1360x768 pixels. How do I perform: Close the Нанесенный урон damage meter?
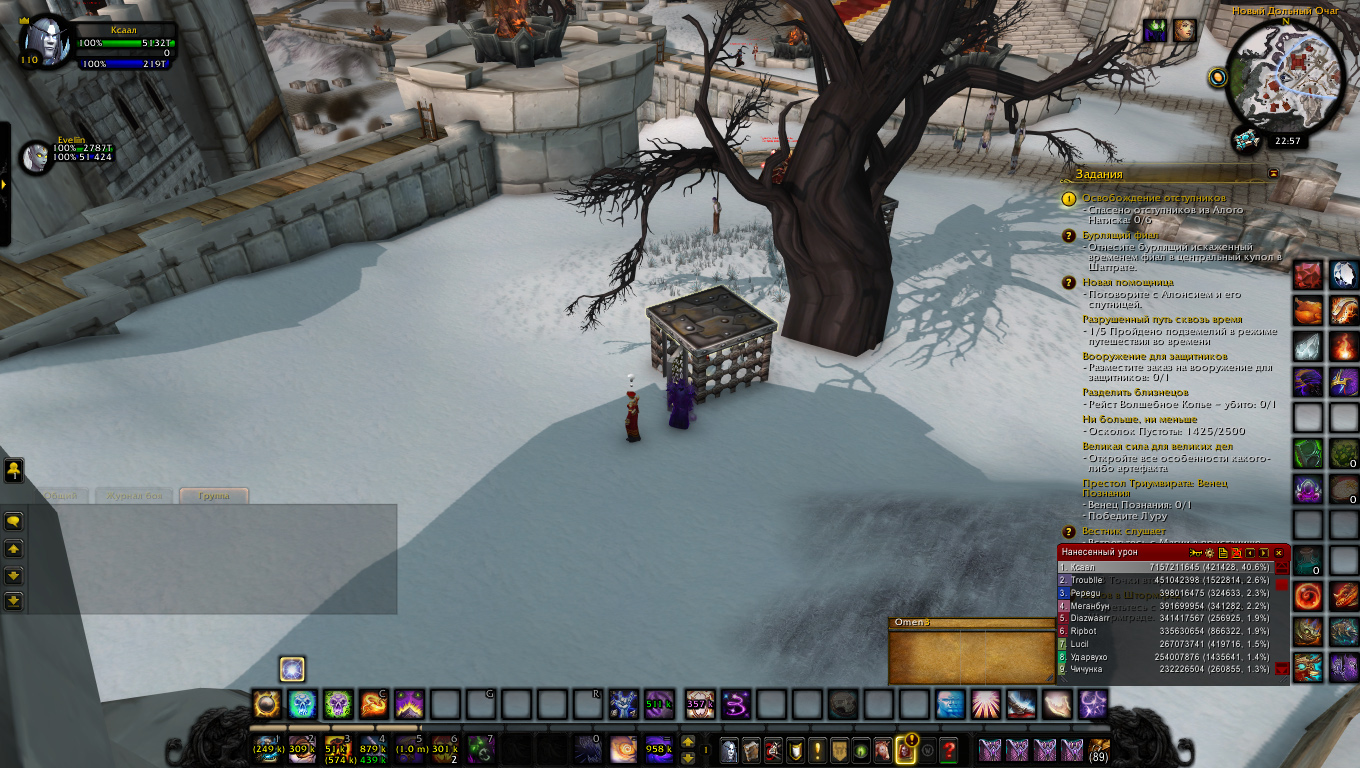1278,552
